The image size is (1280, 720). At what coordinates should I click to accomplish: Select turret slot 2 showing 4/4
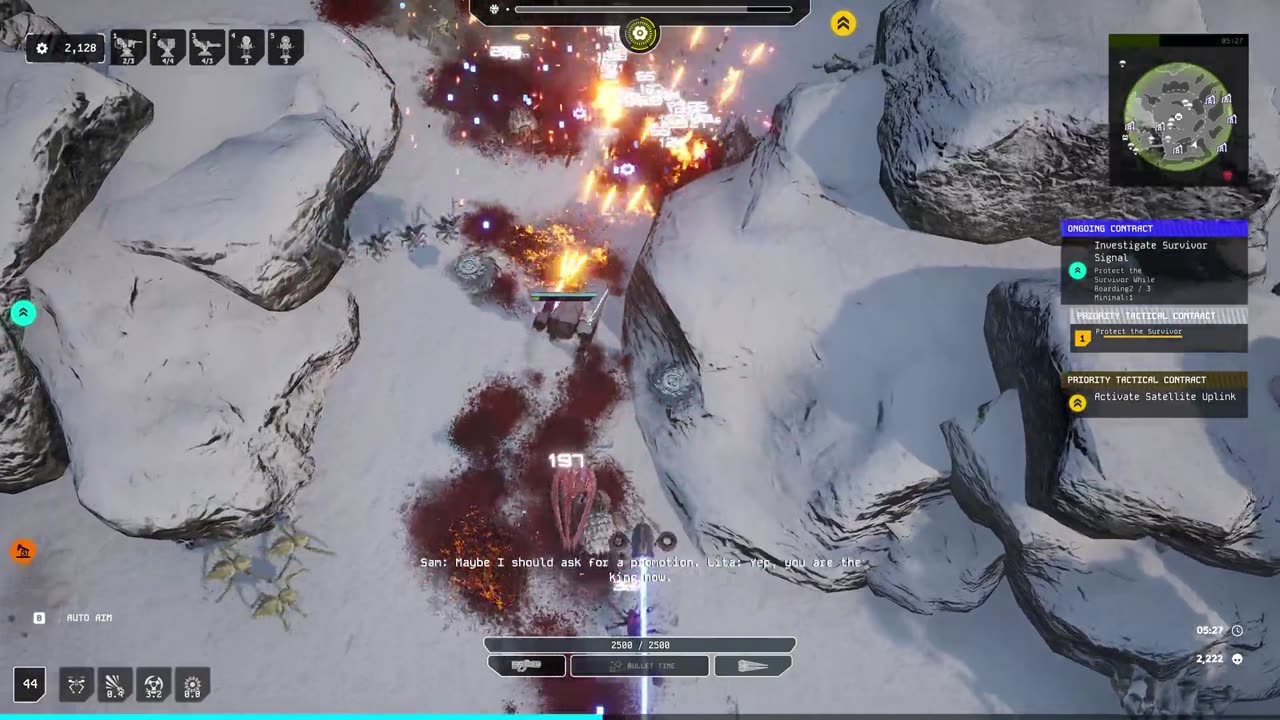[x=167, y=47]
